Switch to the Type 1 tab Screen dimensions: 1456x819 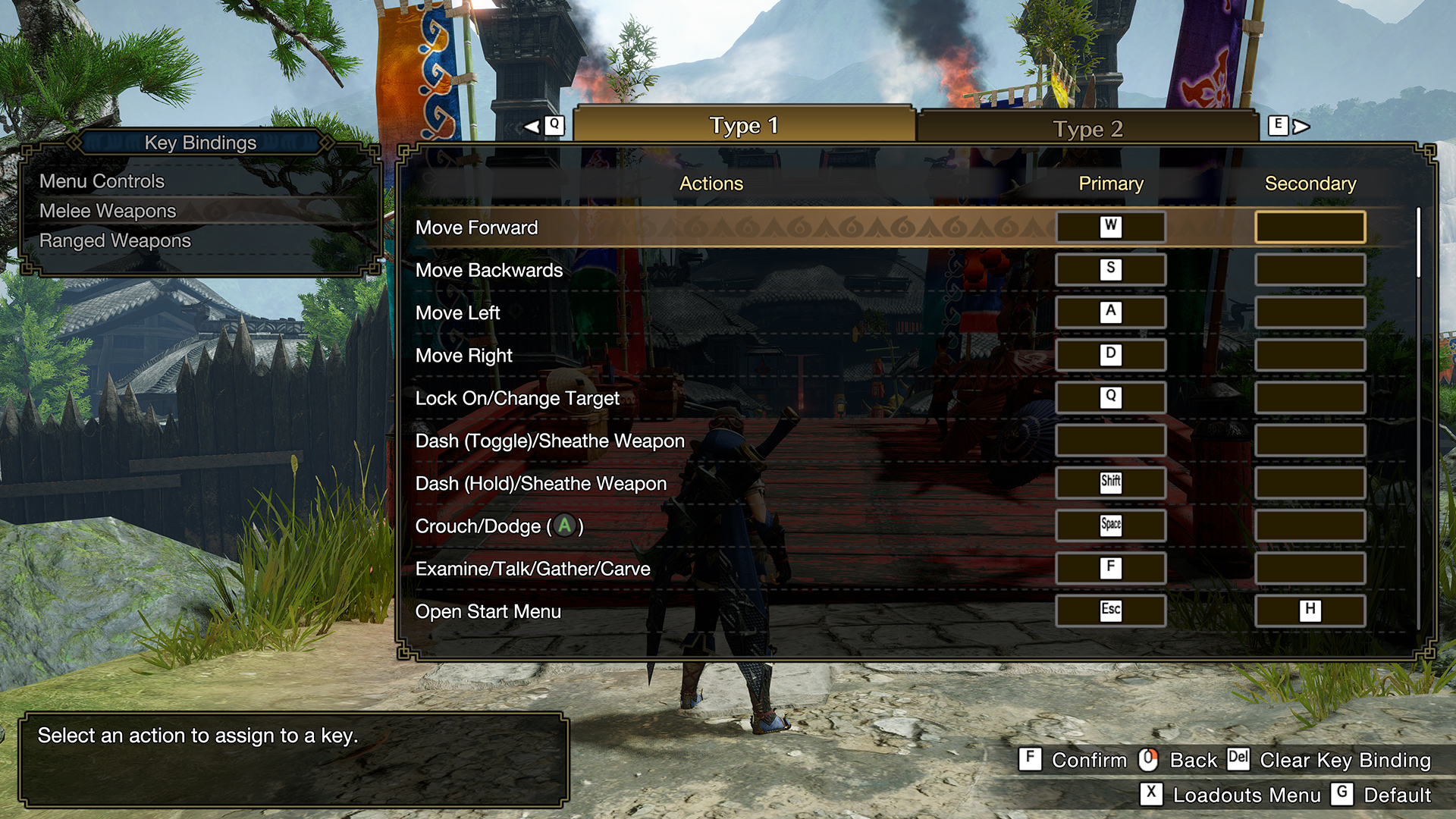click(x=743, y=125)
